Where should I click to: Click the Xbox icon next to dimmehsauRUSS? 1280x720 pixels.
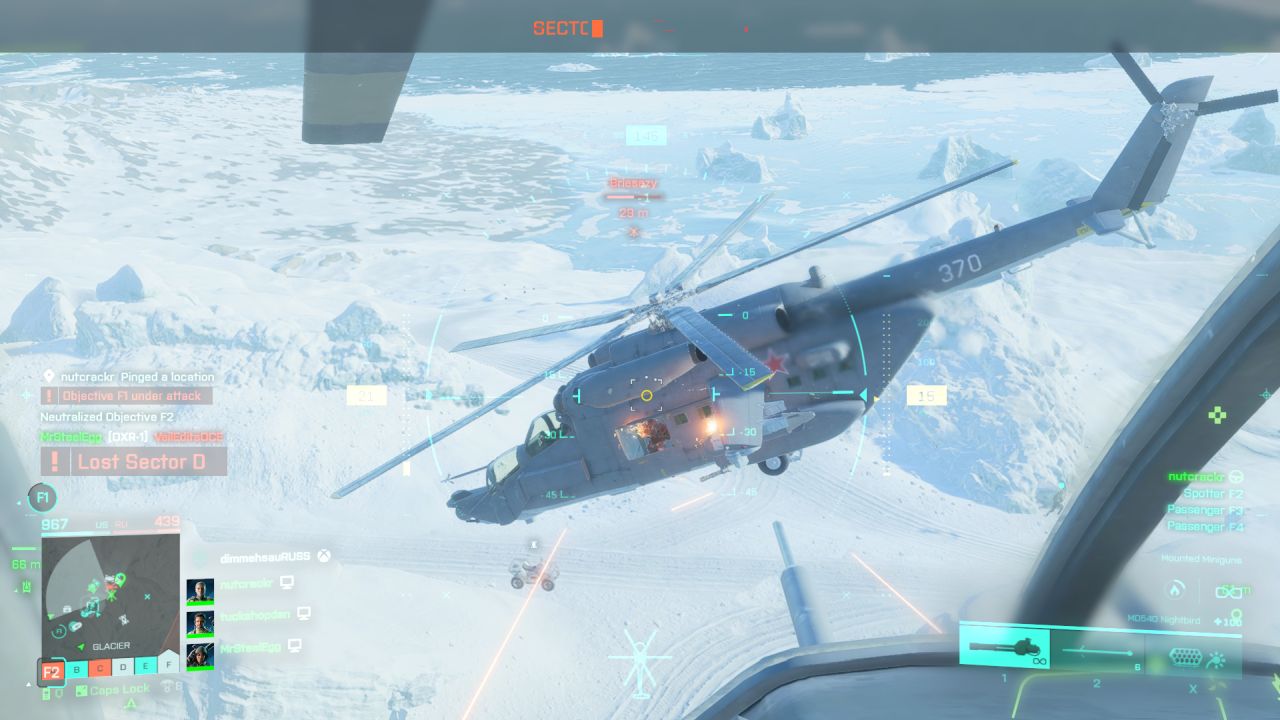(x=324, y=555)
